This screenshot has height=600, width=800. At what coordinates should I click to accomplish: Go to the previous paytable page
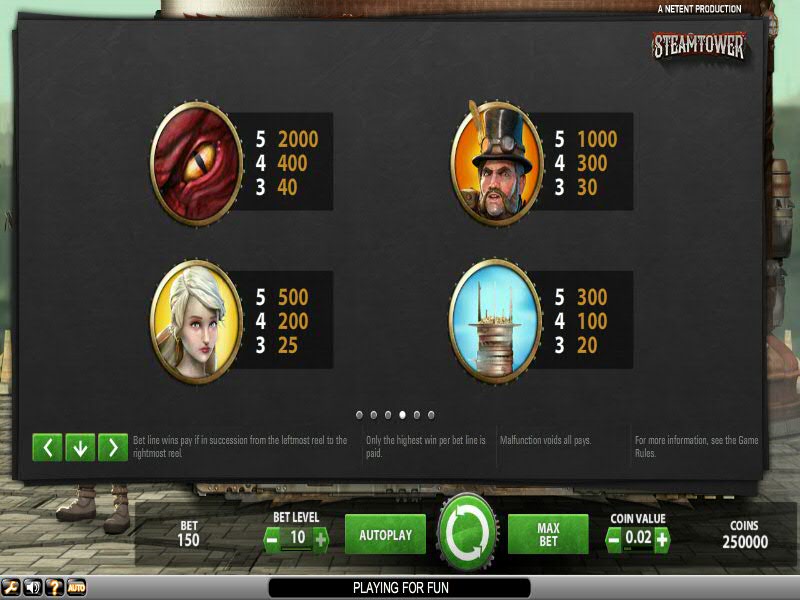click(x=47, y=447)
